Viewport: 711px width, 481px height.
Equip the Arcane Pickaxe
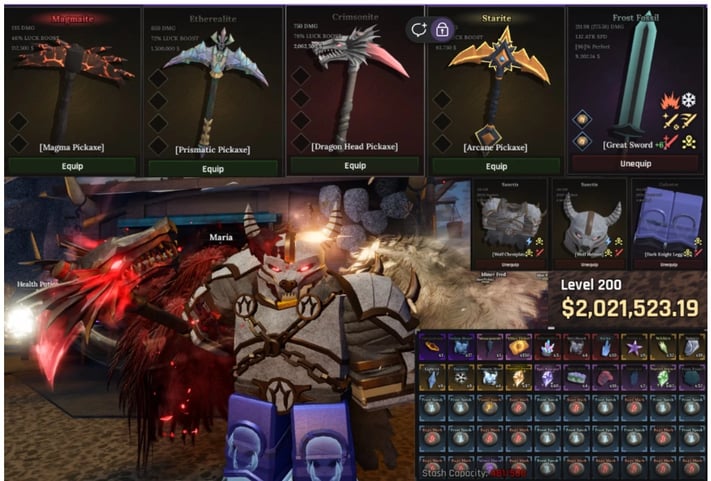tap(495, 166)
